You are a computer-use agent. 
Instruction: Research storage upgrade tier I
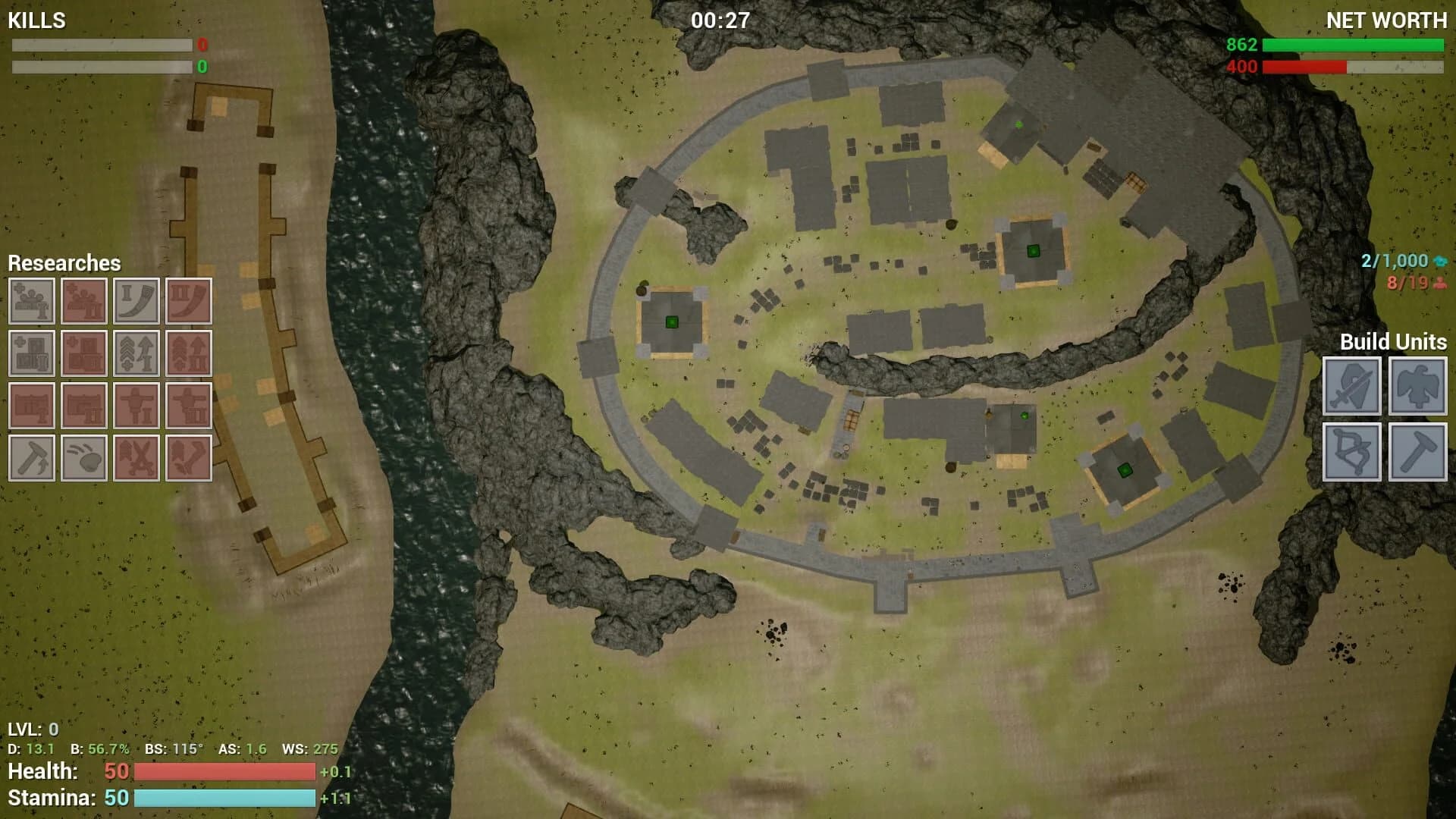click(x=31, y=353)
